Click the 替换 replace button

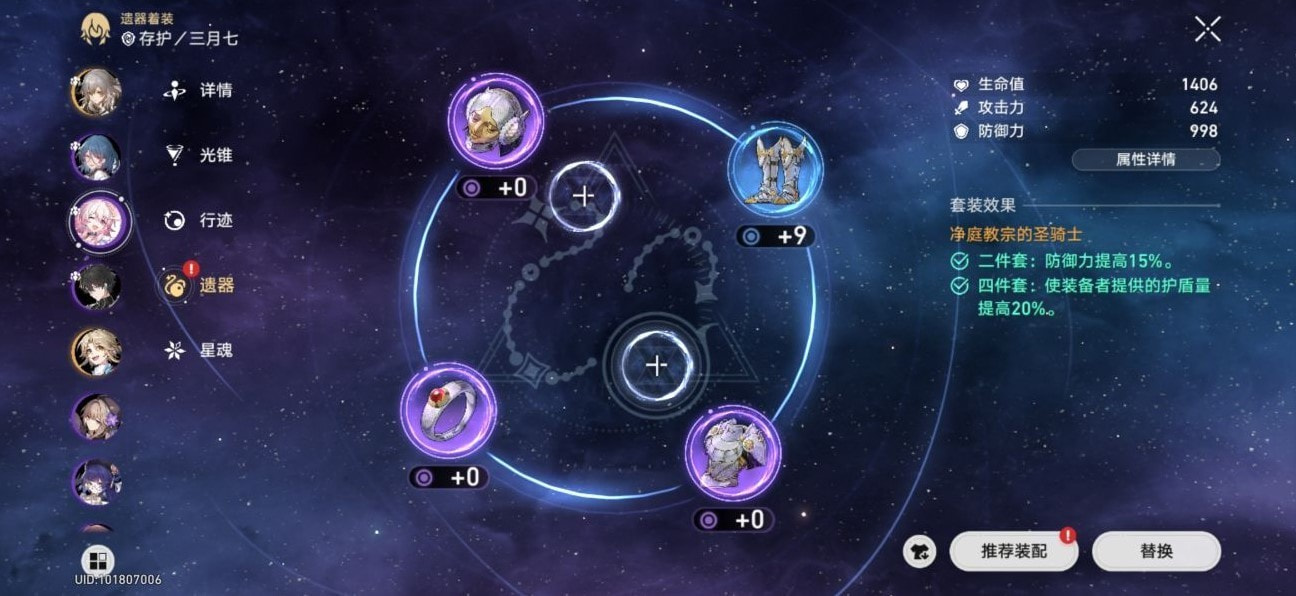point(1156,551)
